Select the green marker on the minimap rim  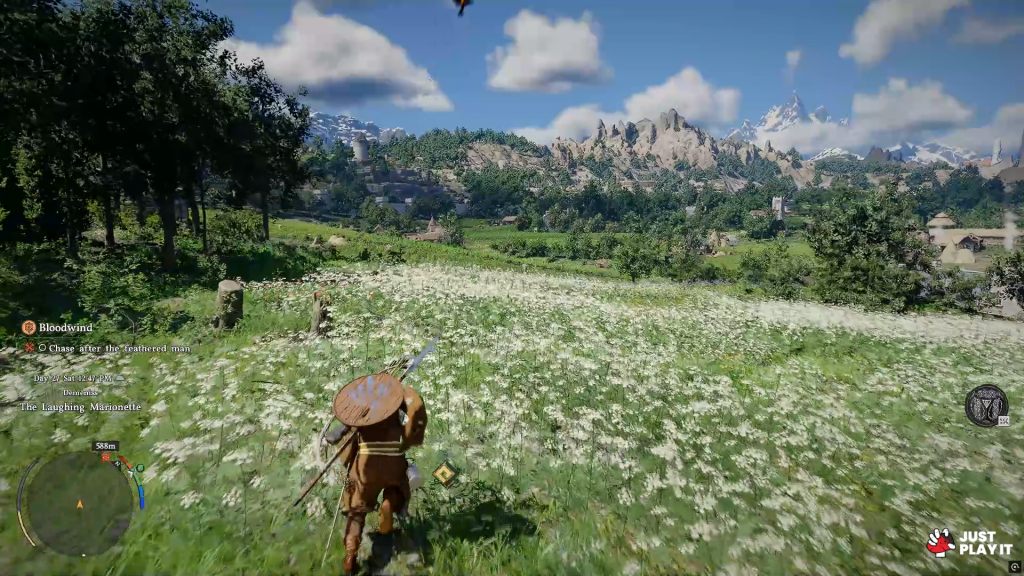point(140,467)
